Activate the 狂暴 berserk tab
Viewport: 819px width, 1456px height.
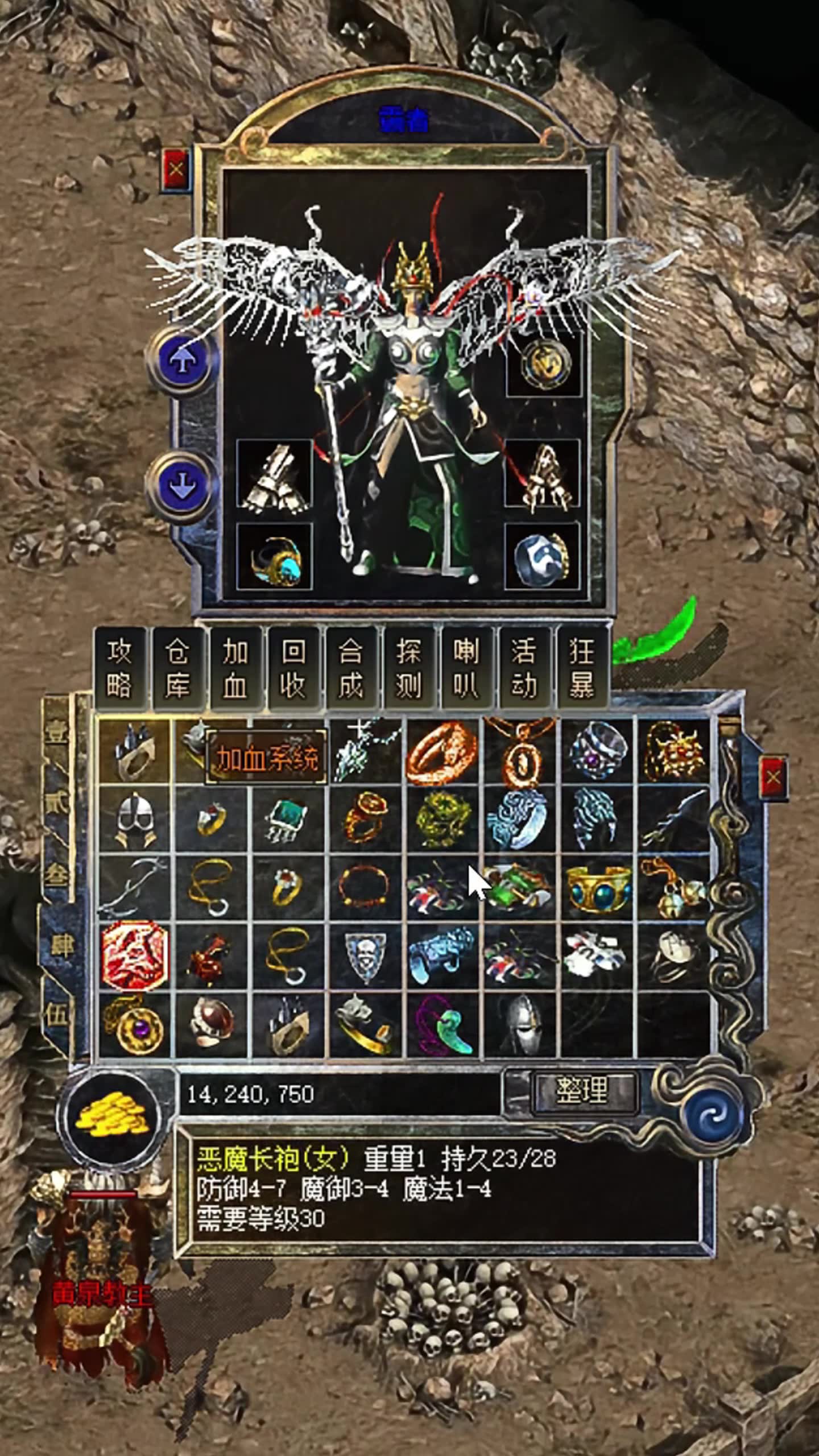pos(582,668)
